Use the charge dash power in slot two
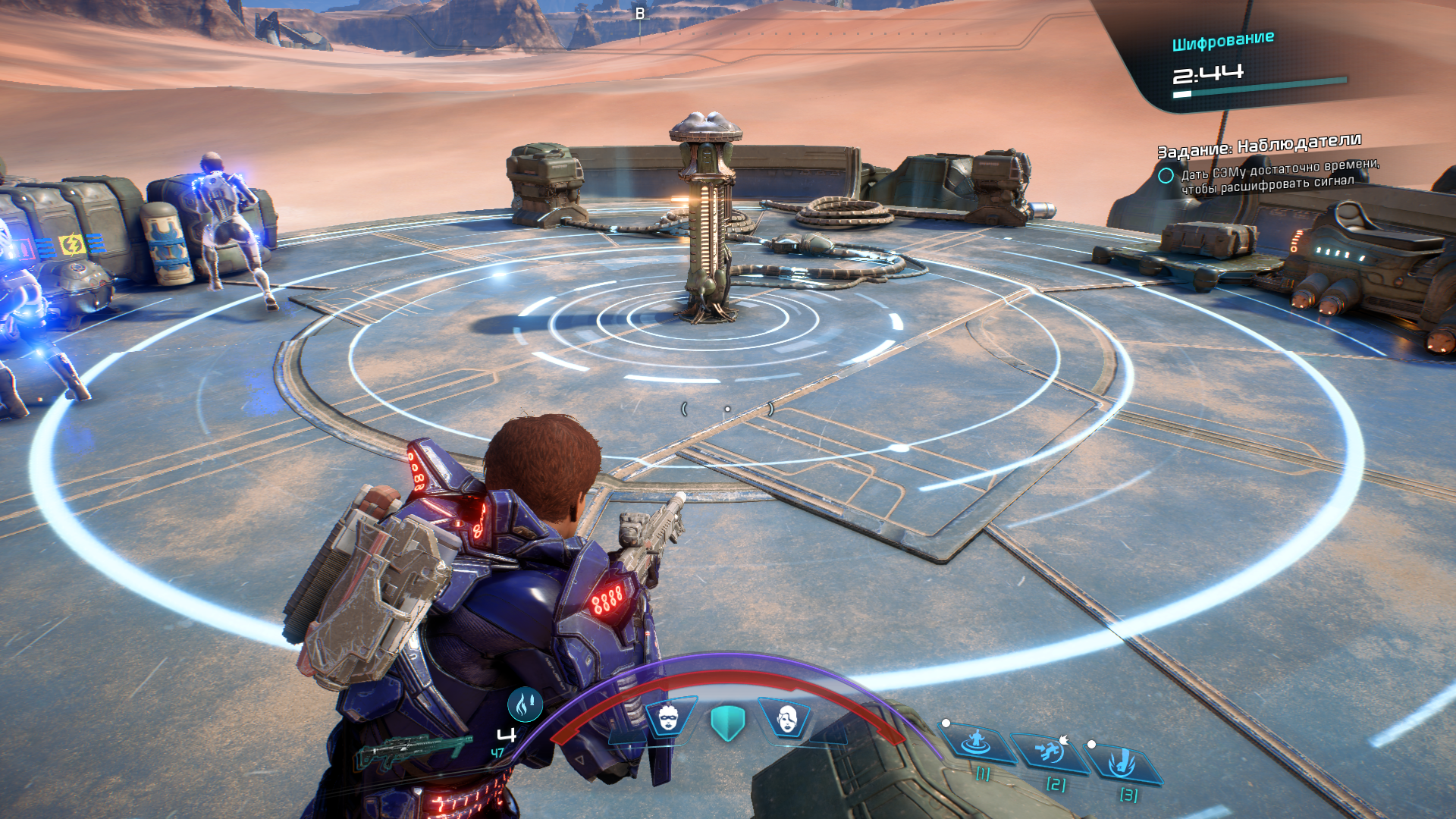 click(1050, 753)
